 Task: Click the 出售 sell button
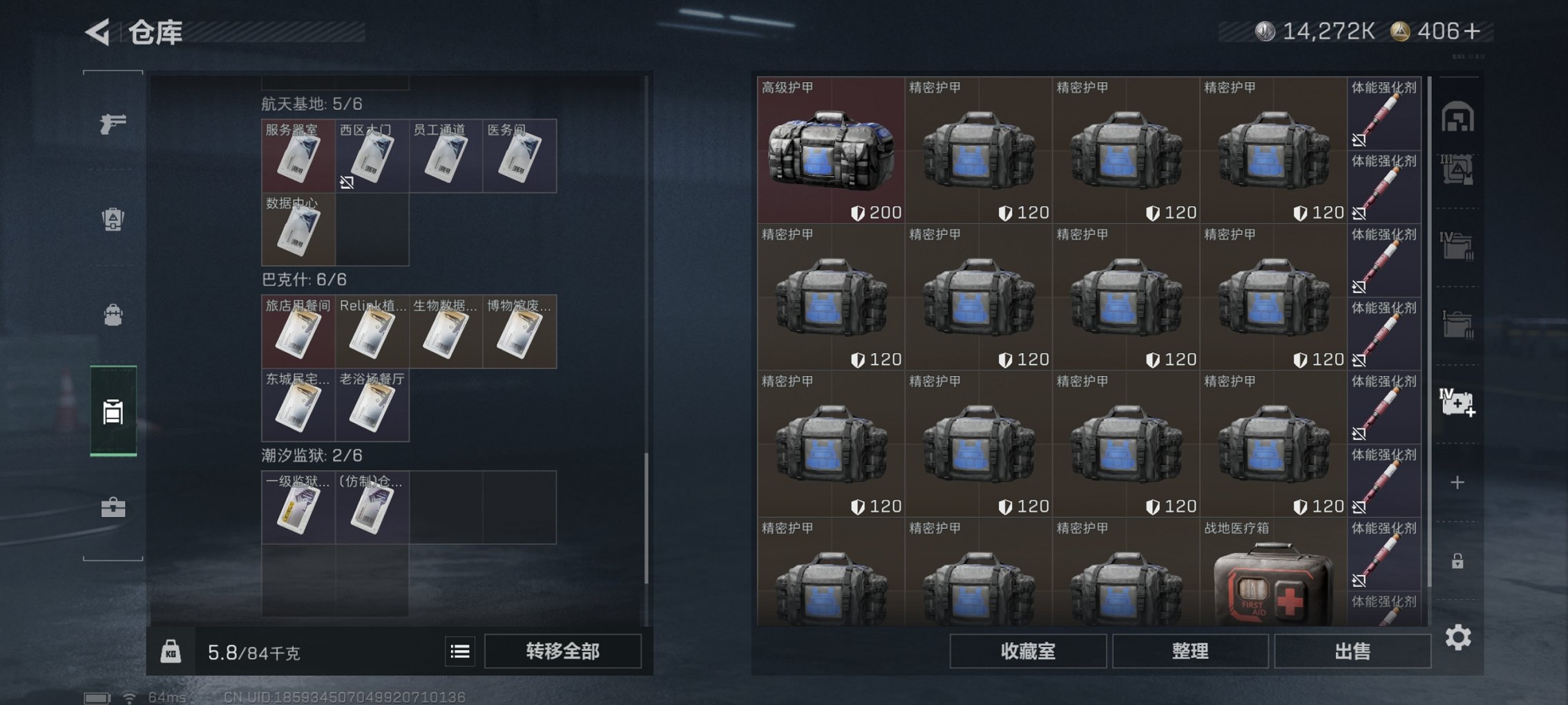pyautogui.click(x=1353, y=650)
